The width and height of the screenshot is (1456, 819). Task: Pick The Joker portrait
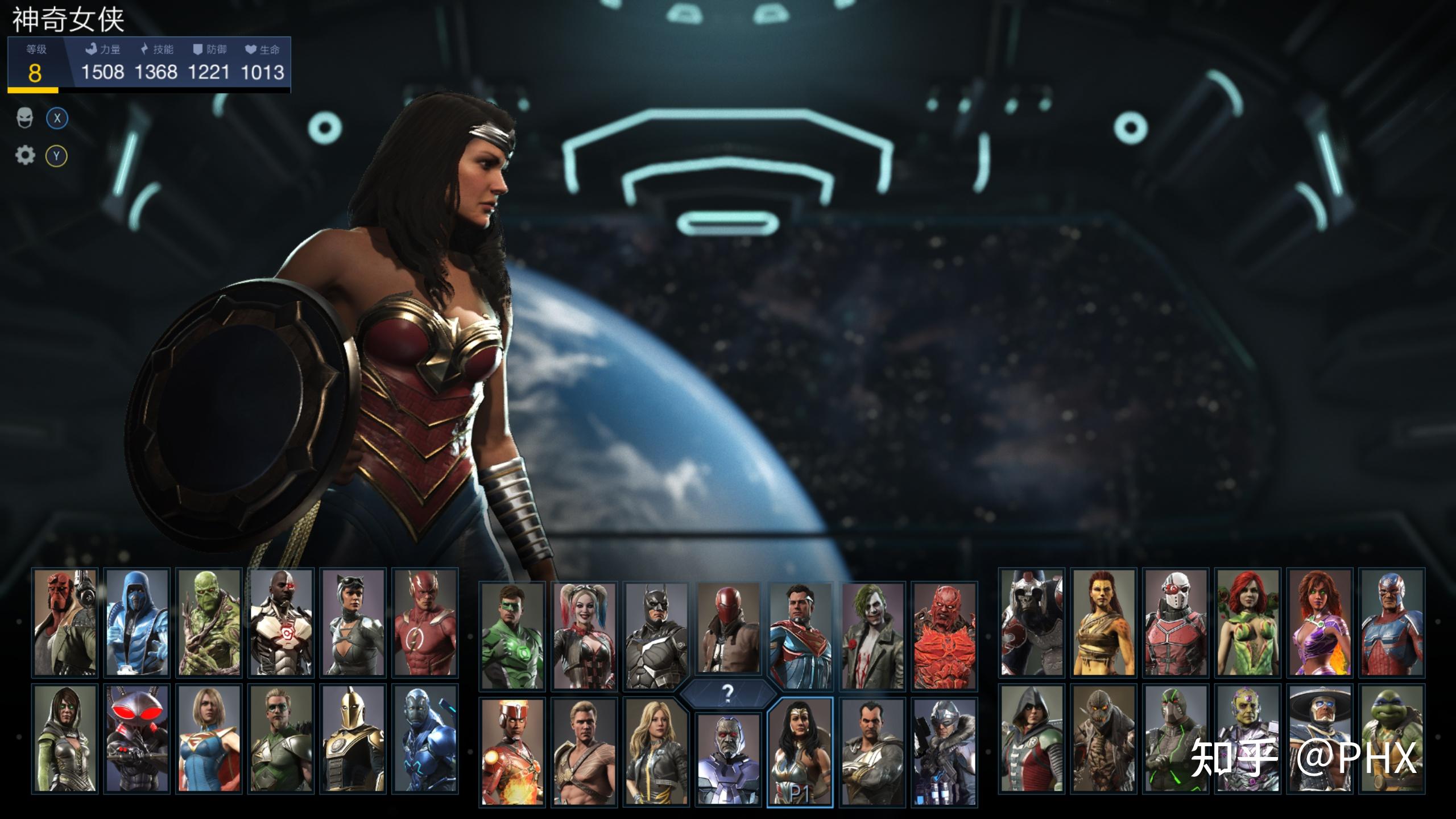(x=872, y=636)
